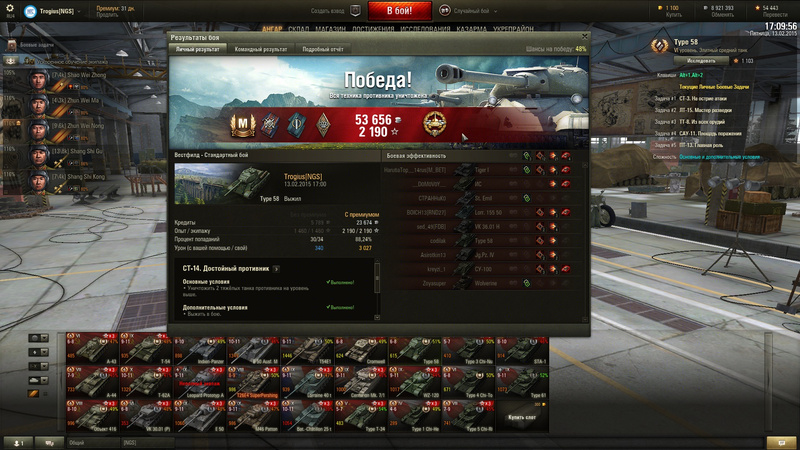Image resolution: width=800 pixels, height=450 pixels.
Task: Start a battle with the red В бой! button
Action: pyautogui.click(x=399, y=11)
